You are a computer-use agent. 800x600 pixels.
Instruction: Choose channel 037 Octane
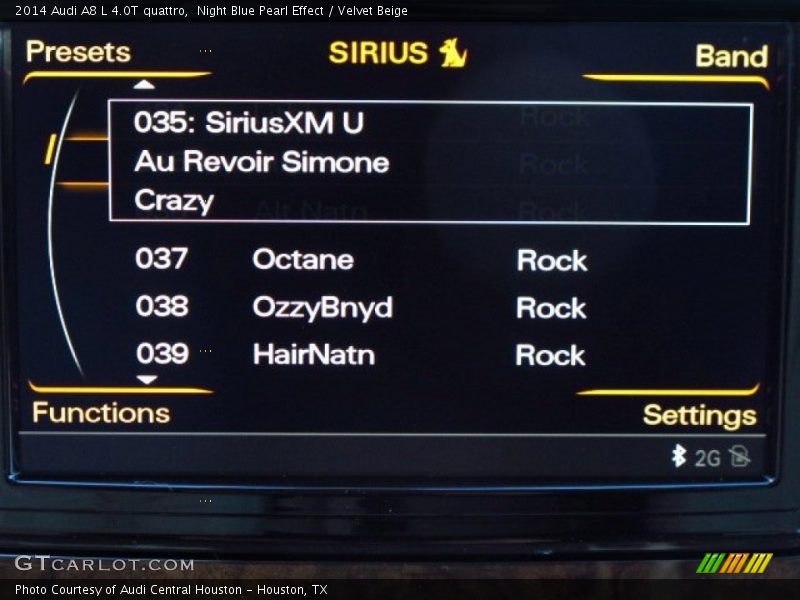pos(302,260)
